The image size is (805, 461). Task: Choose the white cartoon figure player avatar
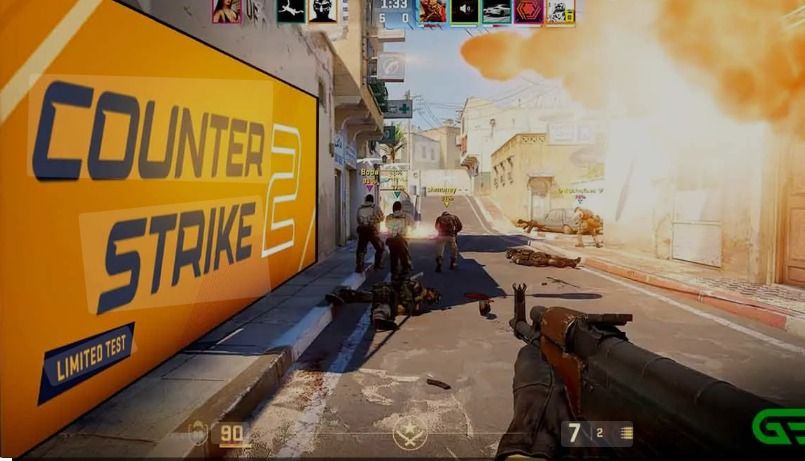pyautogui.click(x=560, y=11)
